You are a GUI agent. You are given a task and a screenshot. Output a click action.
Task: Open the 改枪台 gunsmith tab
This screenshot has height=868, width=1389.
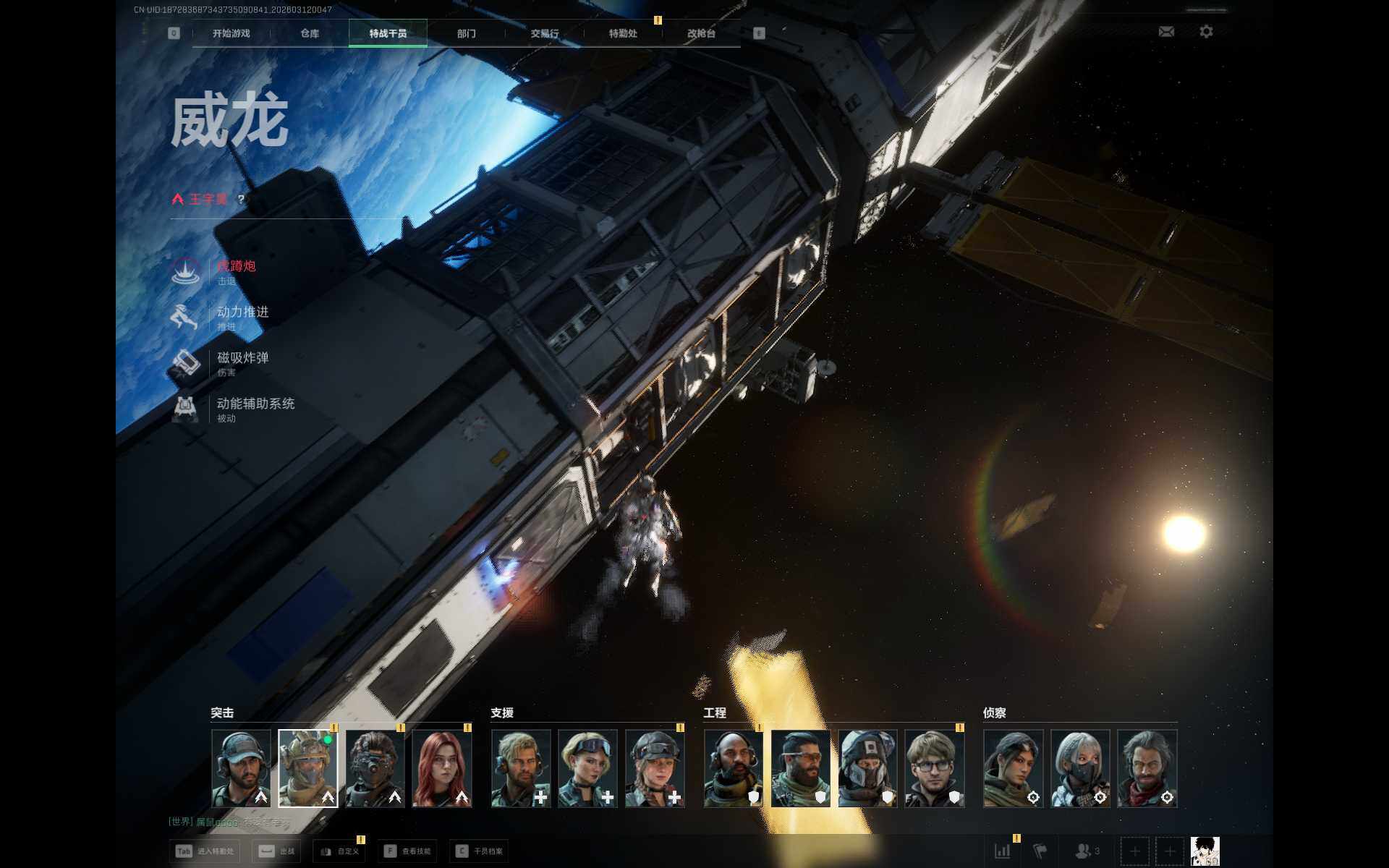coord(701,33)
